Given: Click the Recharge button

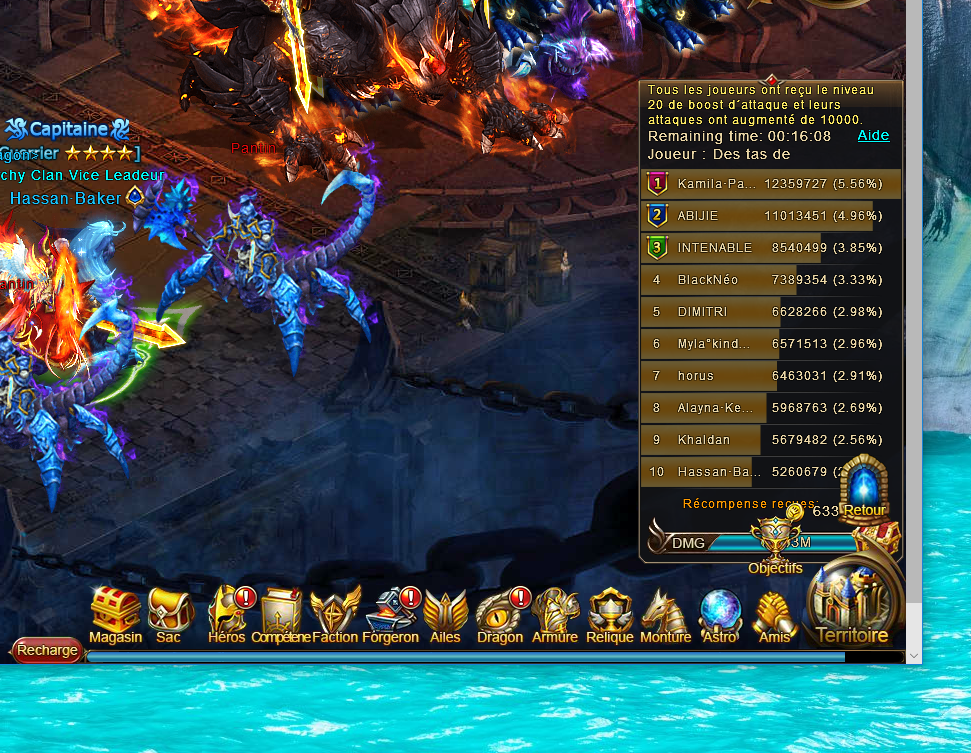Looking at the screenshot, I should (47, 650).
